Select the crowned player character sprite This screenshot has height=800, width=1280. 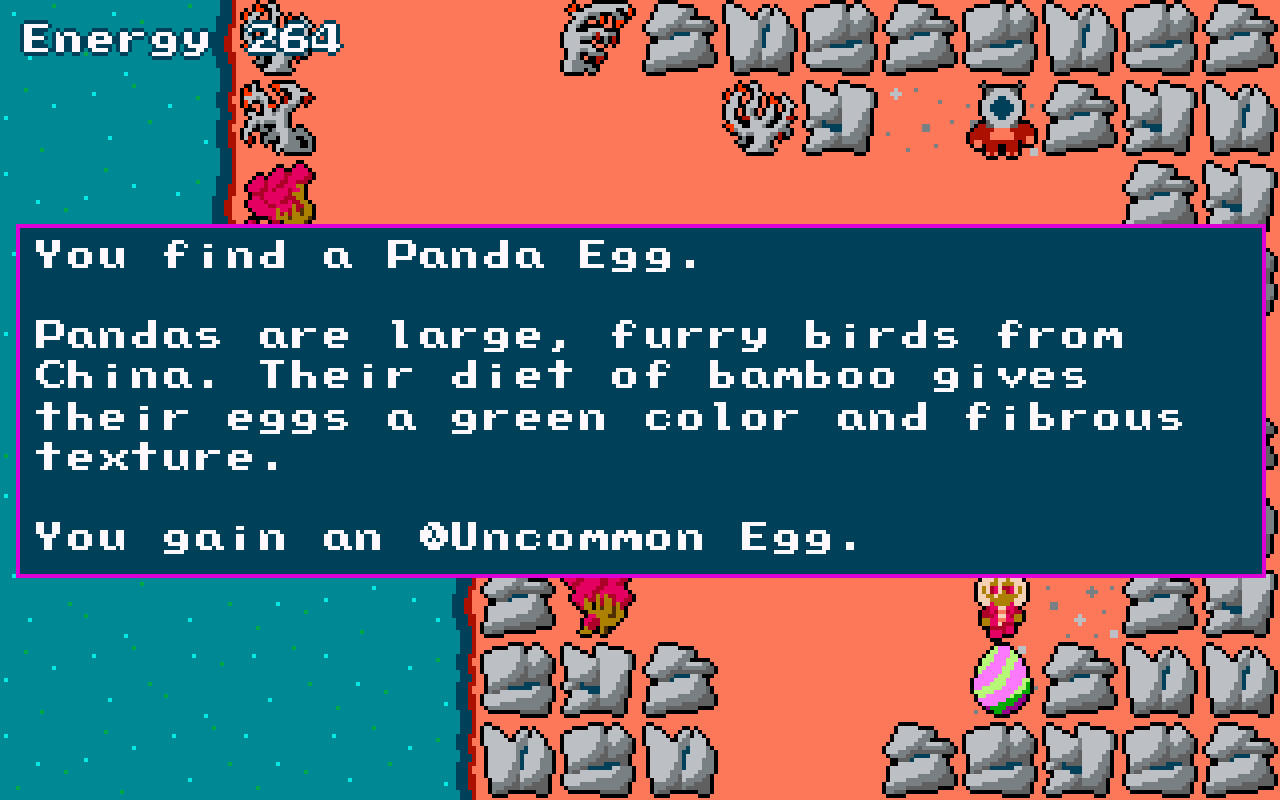pyautogui.click(x=1000, y=607)
